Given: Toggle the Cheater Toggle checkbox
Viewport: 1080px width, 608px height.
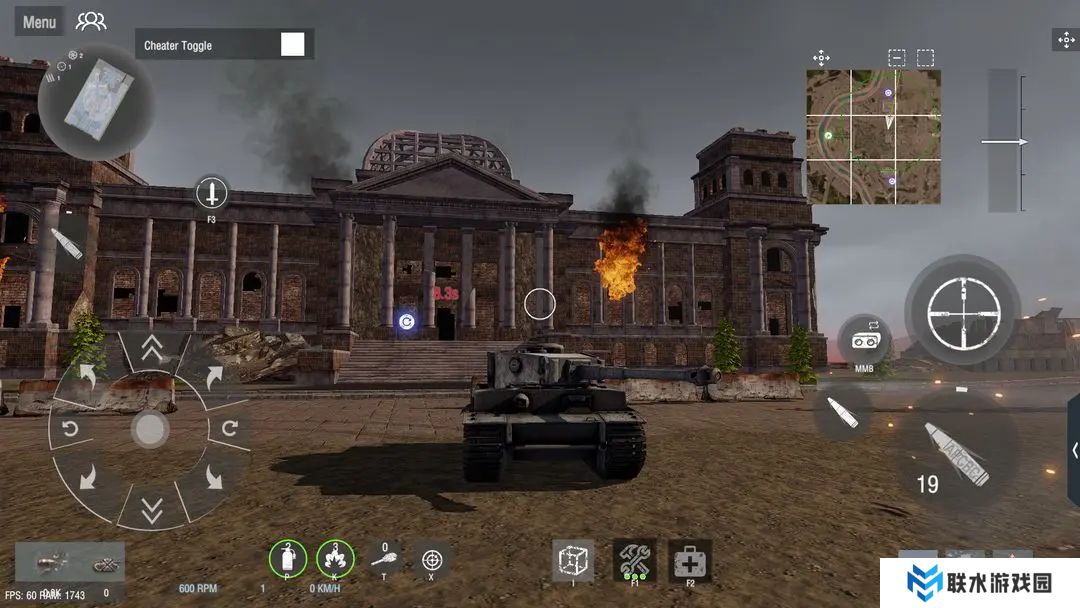Looking at the screenshot, I should [292, 45].
